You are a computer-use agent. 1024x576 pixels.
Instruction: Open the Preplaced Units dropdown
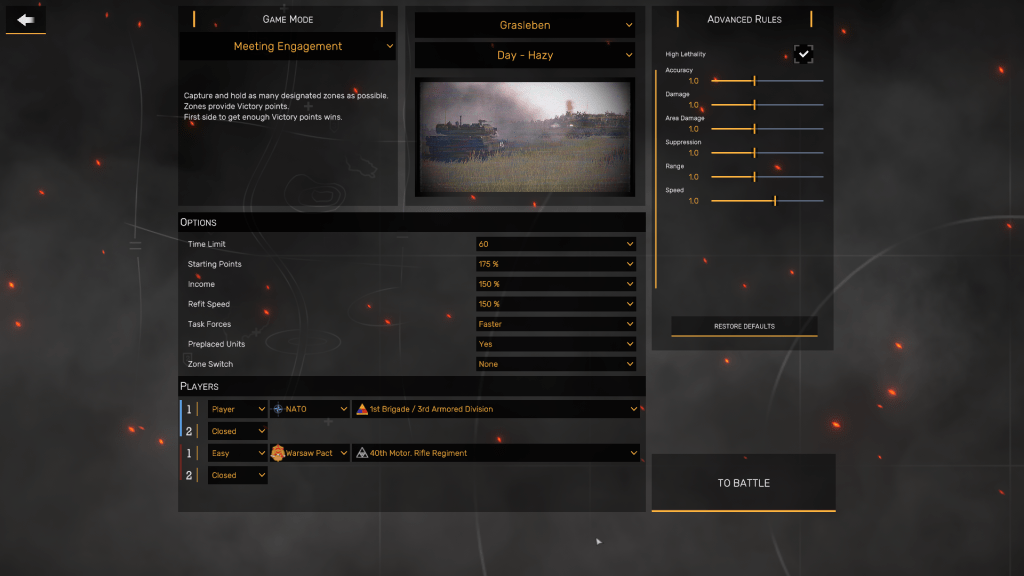click(x=556, y=344)
